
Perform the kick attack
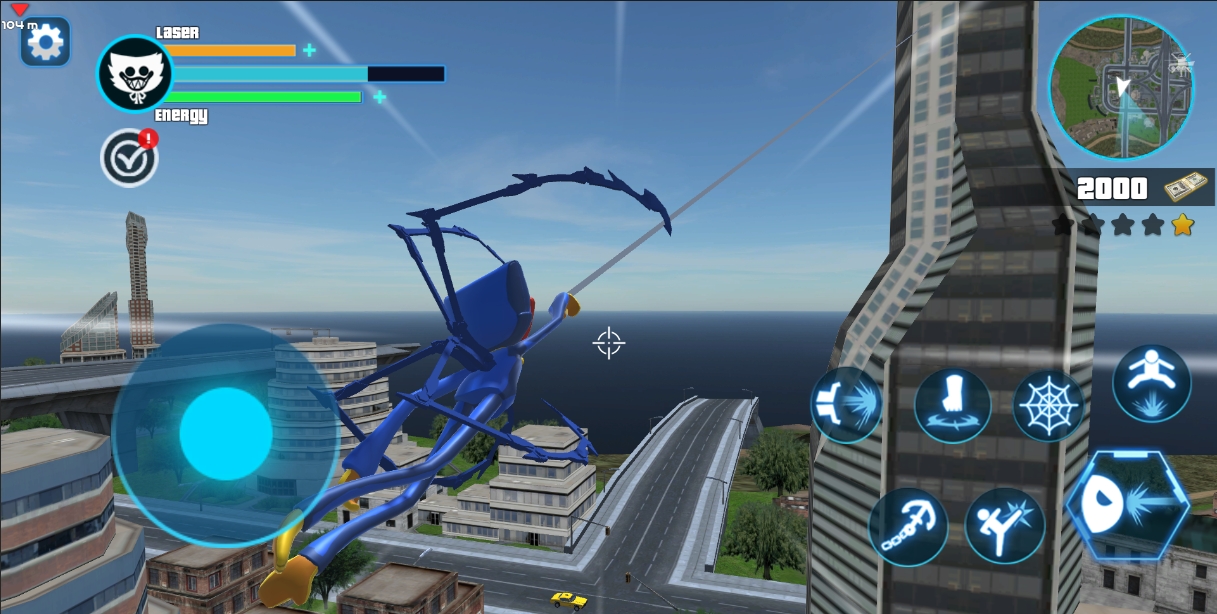pos(1004,525)
